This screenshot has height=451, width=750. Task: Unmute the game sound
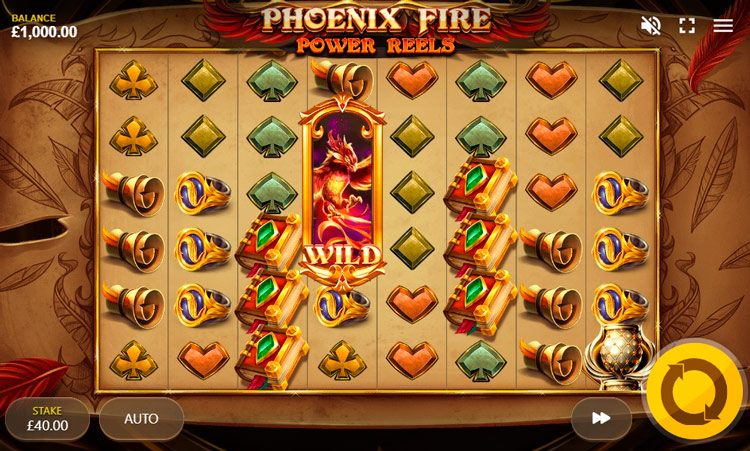[651, 26]
